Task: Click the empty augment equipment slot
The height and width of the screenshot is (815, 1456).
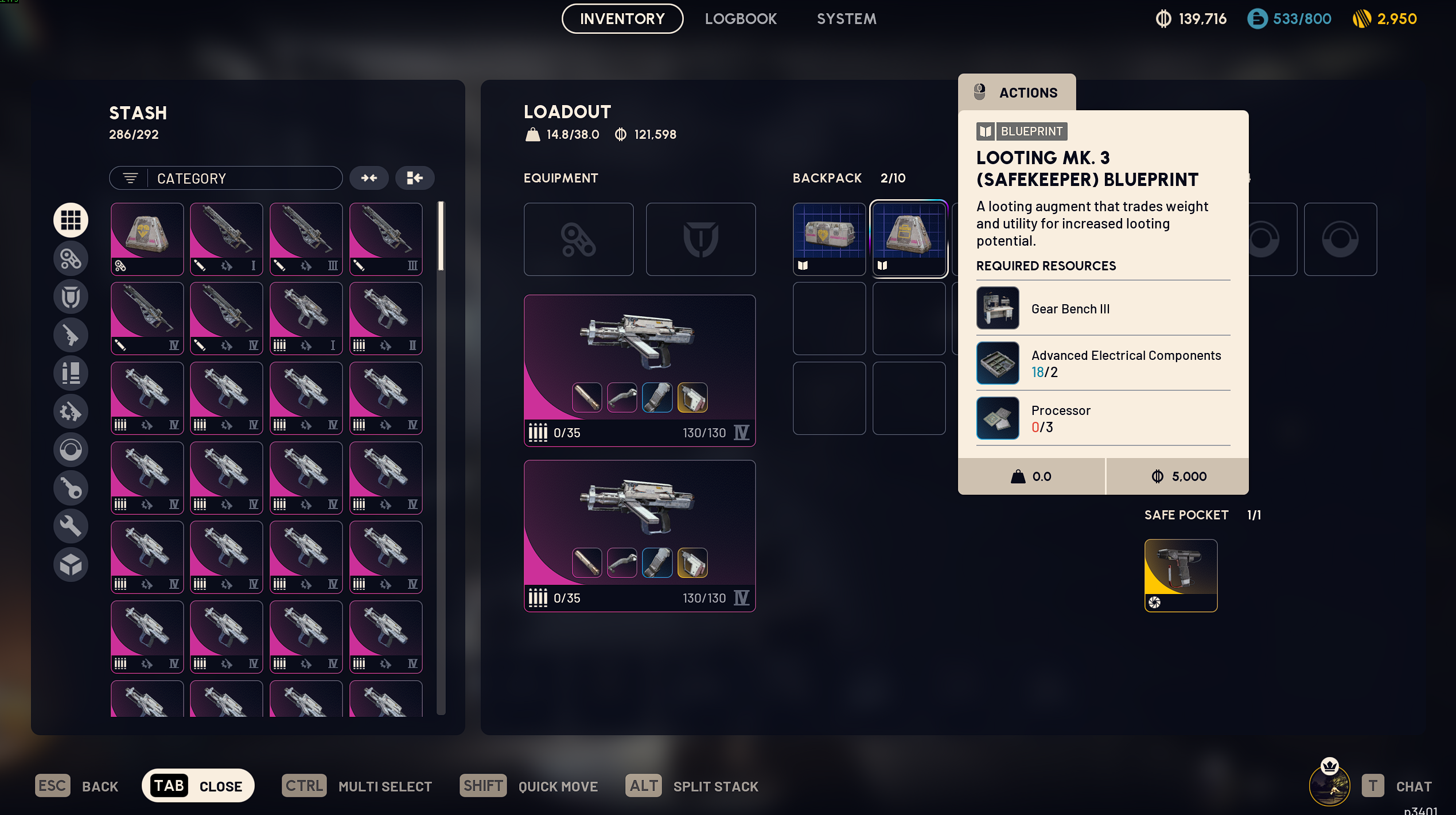Action: point(578,239)
